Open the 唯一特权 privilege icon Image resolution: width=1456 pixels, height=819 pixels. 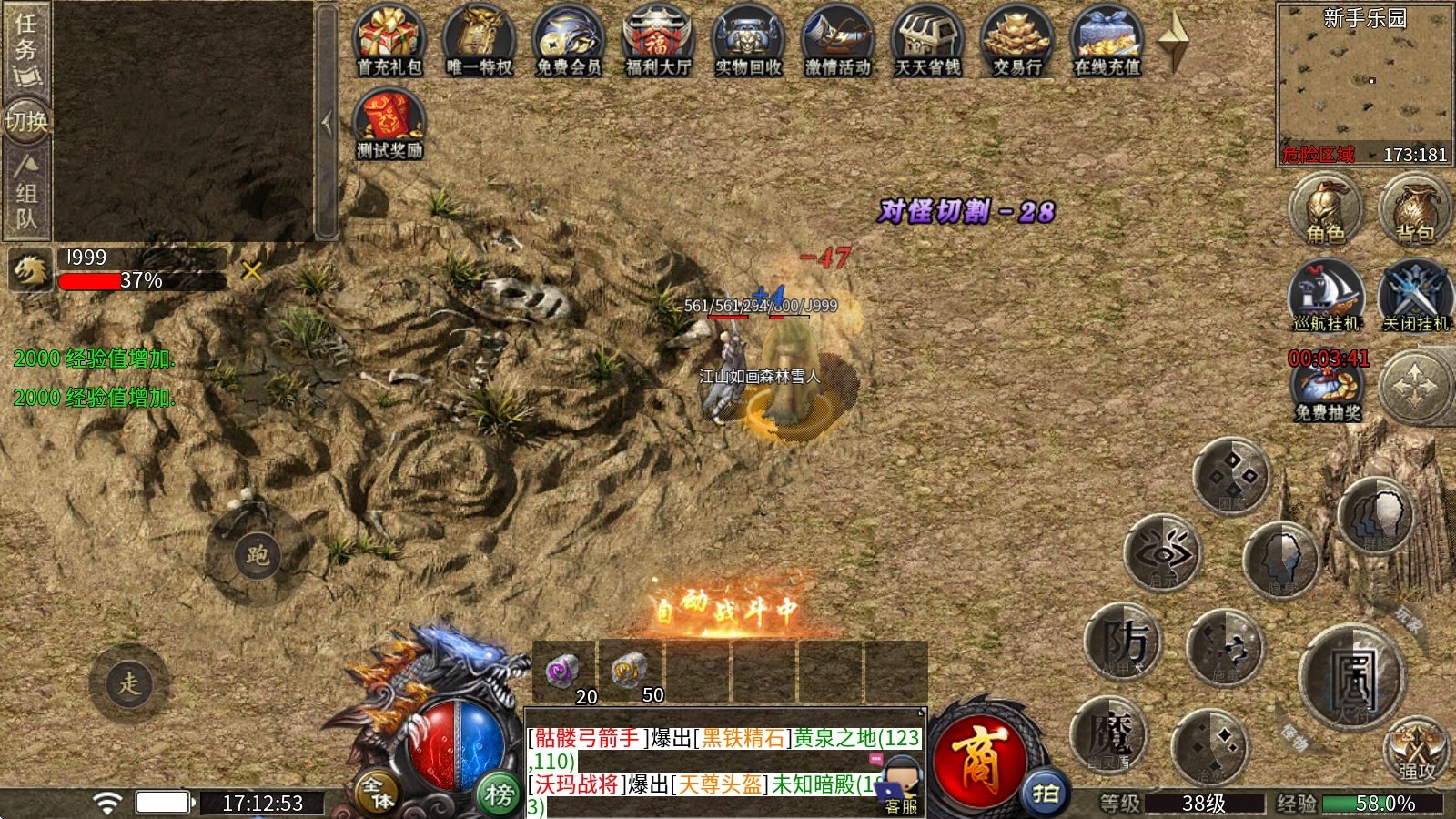coord(479,42)
